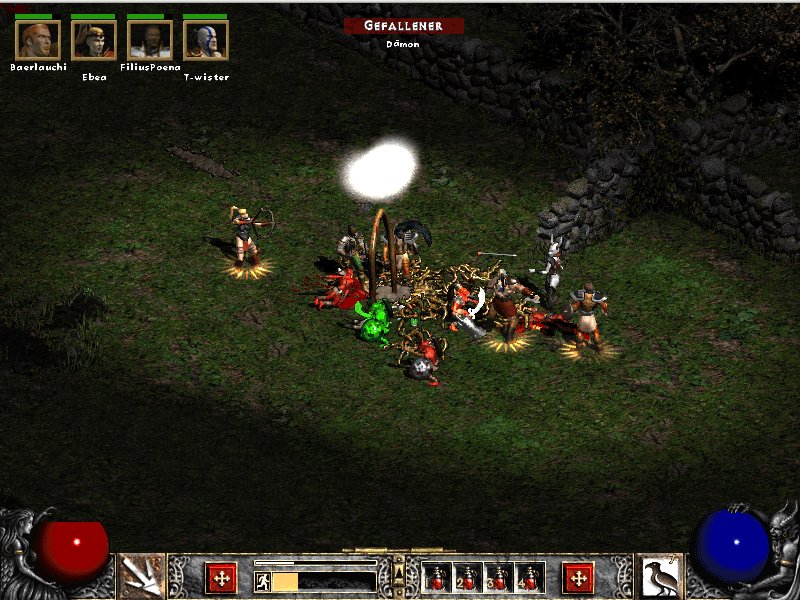Open new skill points via right red plus button

(x=578, y=577)
